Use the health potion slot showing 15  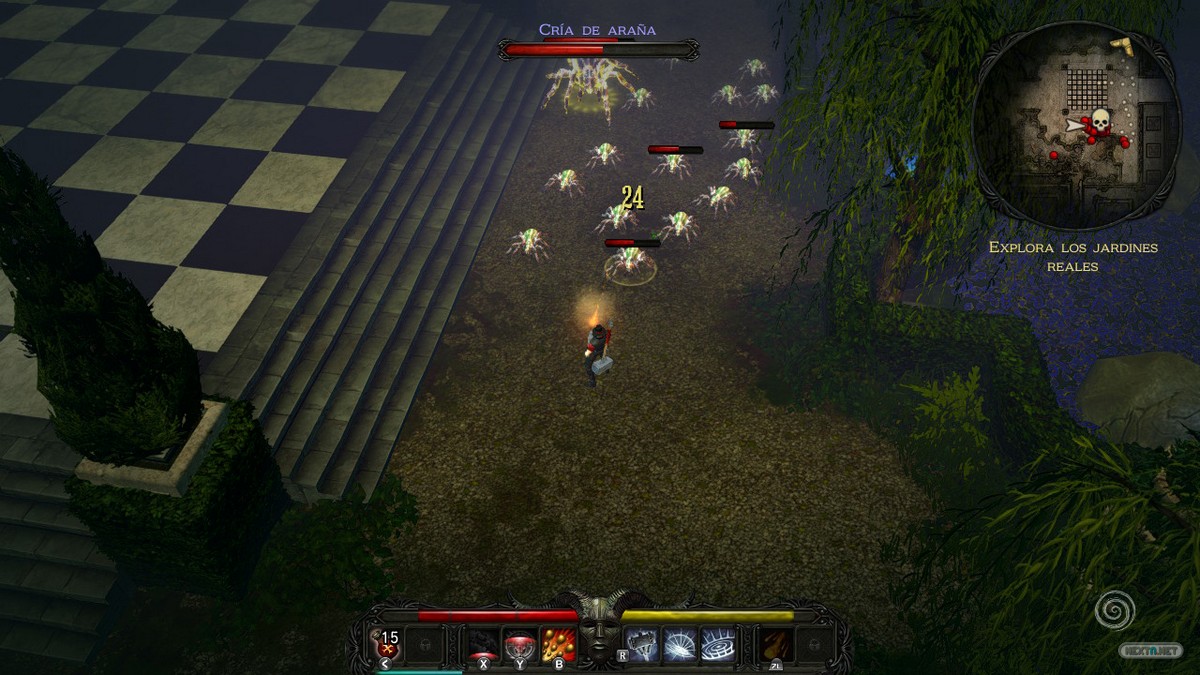[x=387, y=645]
